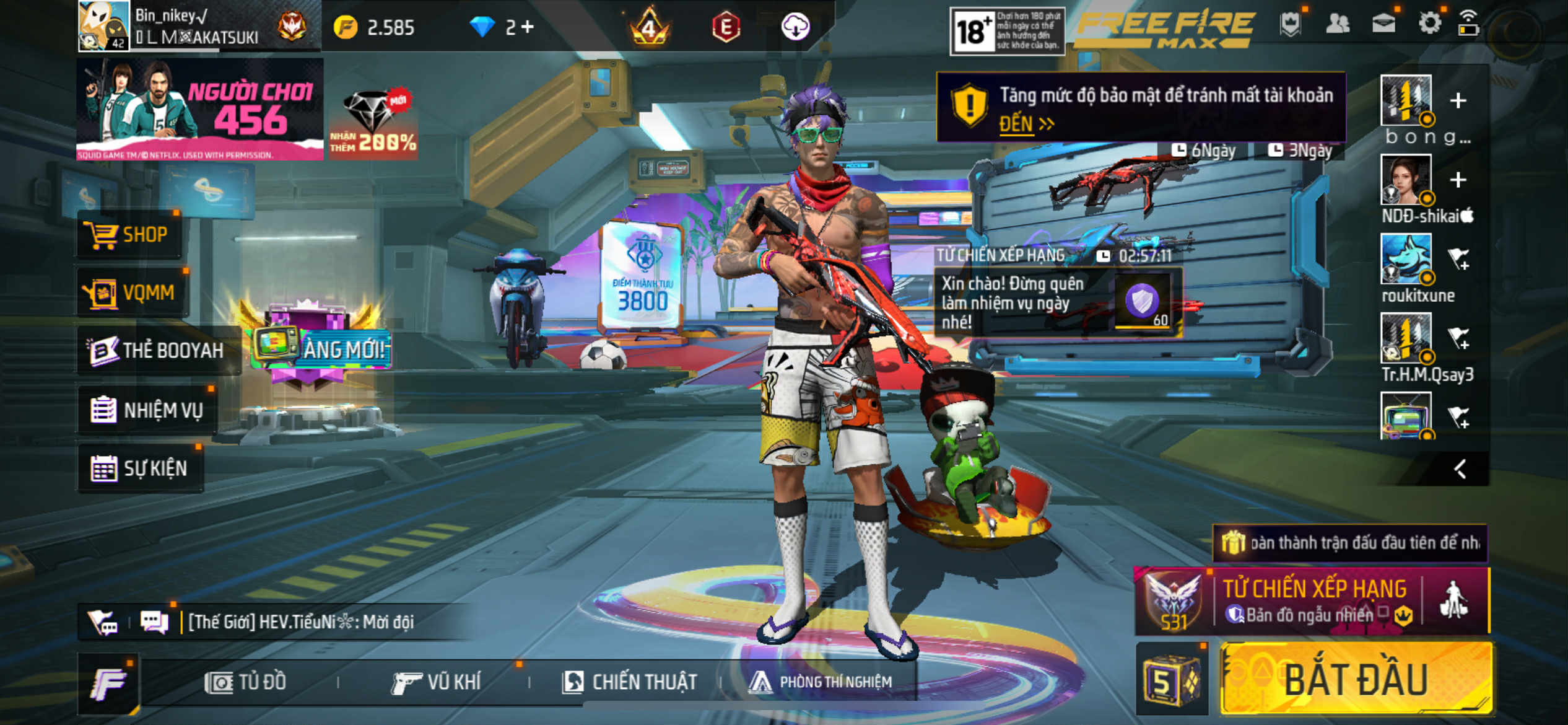Open the SỰ KIỆN events menu
Image resolution: width=1568 pixels, height=725 pixels.
141,468
